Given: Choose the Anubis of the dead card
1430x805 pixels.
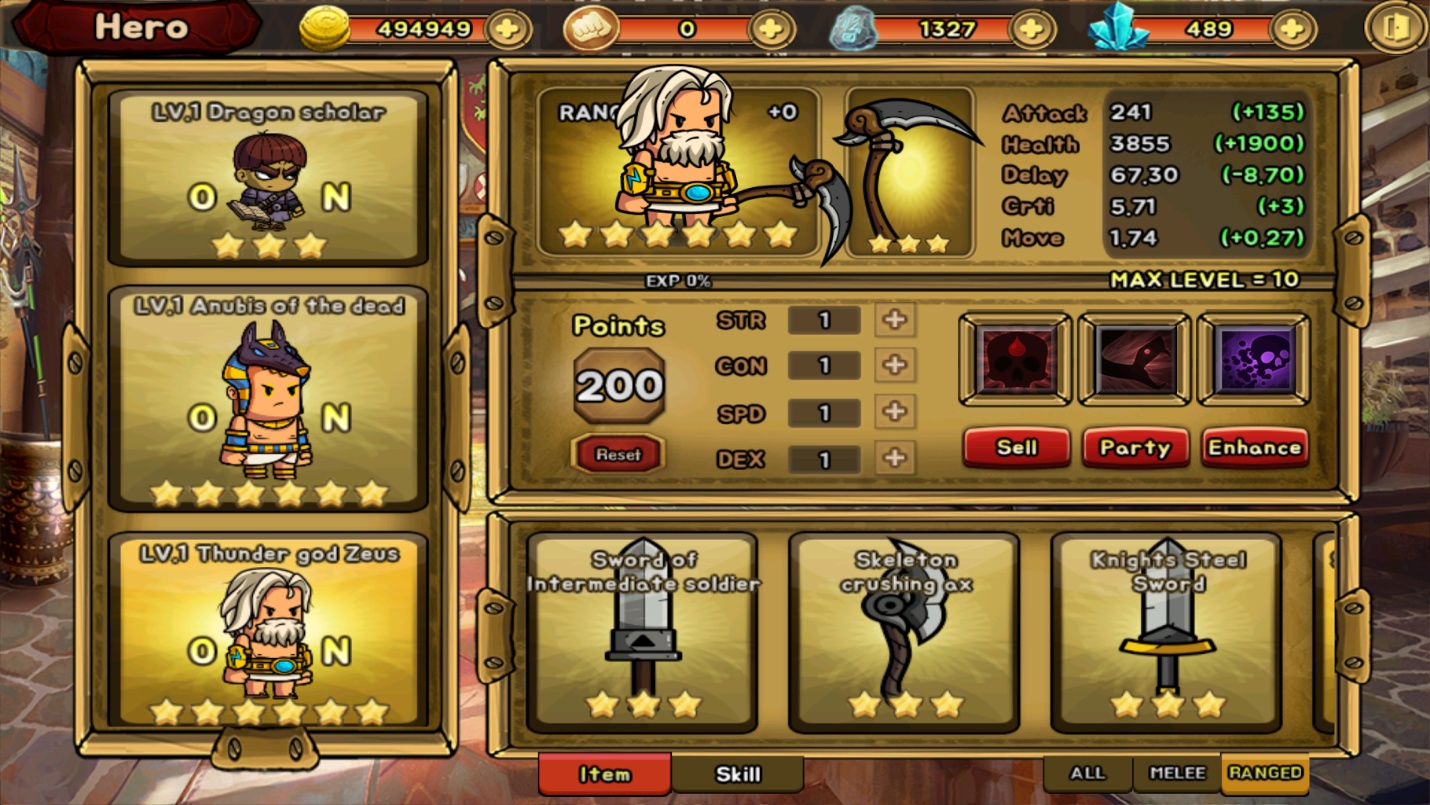Looking at the screenshot, I should [268, 400].
